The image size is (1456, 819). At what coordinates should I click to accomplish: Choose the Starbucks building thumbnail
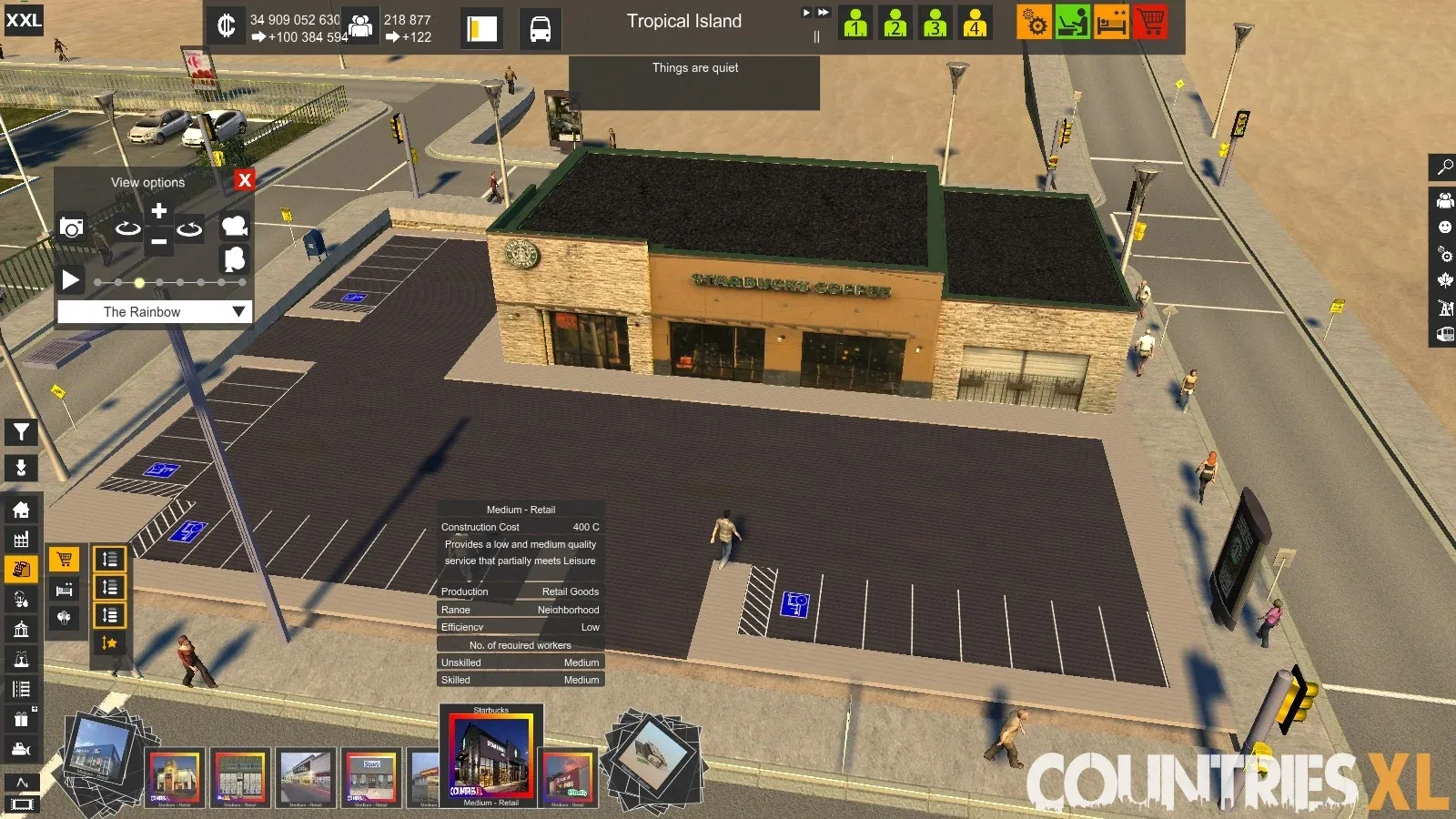click(x=490, y=755)
